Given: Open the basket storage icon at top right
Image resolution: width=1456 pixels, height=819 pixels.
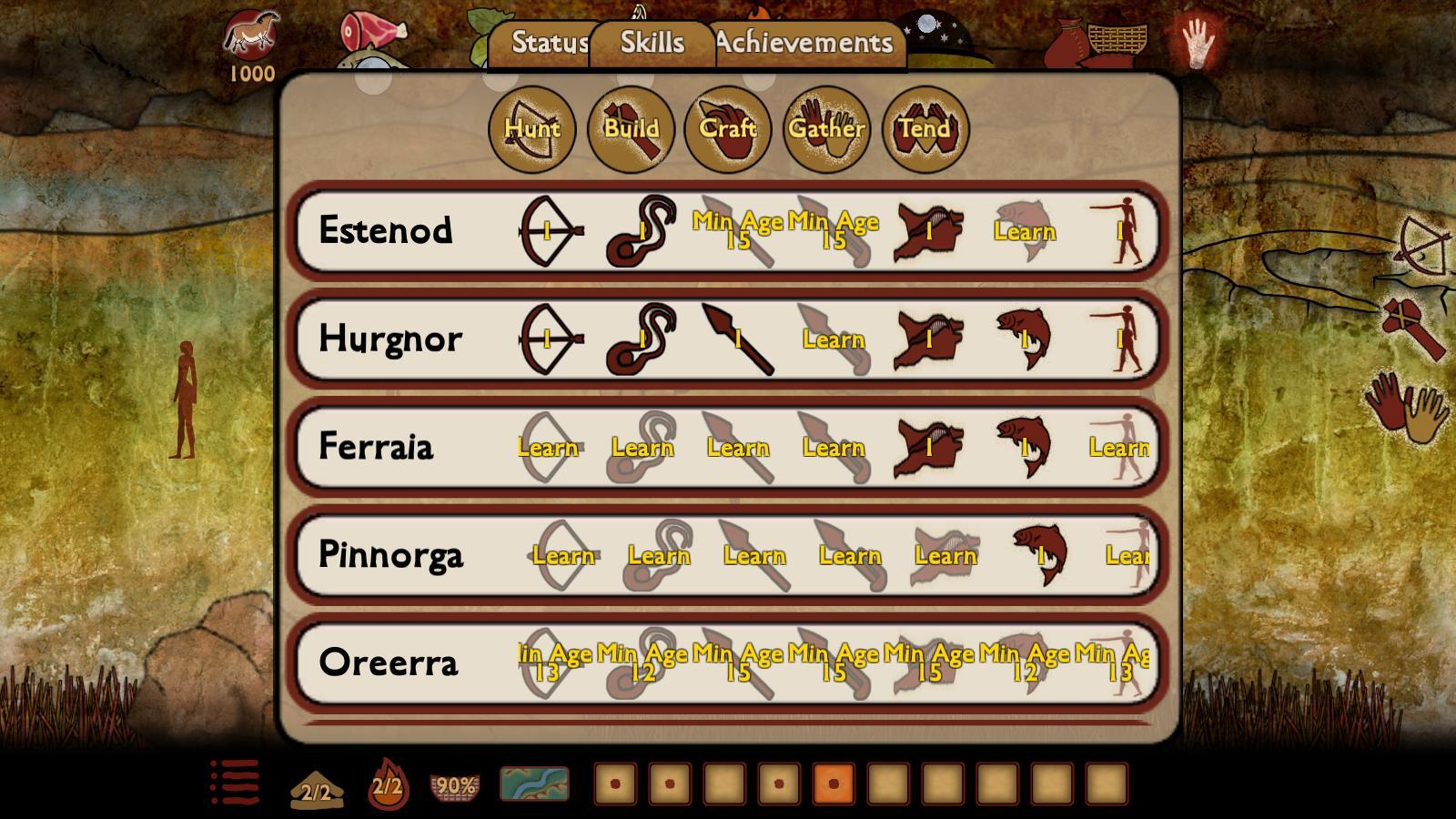Looking at the screenshot, I should [1117, 41].
